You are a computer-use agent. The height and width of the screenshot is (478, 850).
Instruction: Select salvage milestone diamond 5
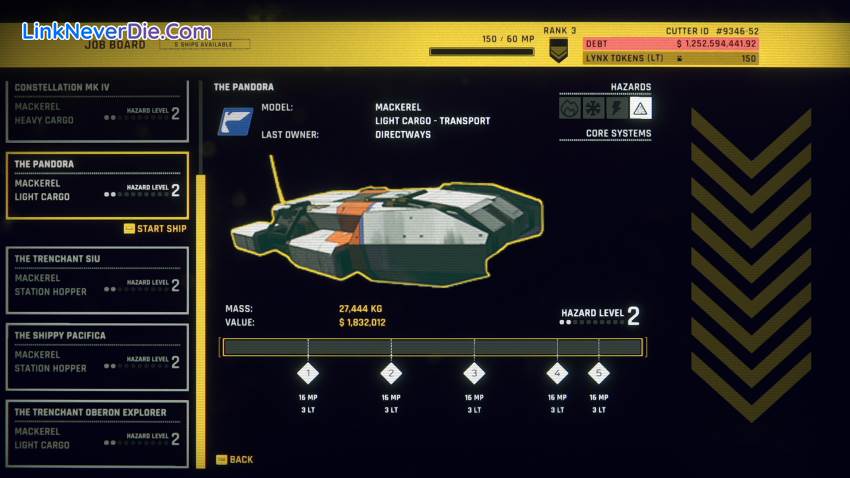point(599,374)
